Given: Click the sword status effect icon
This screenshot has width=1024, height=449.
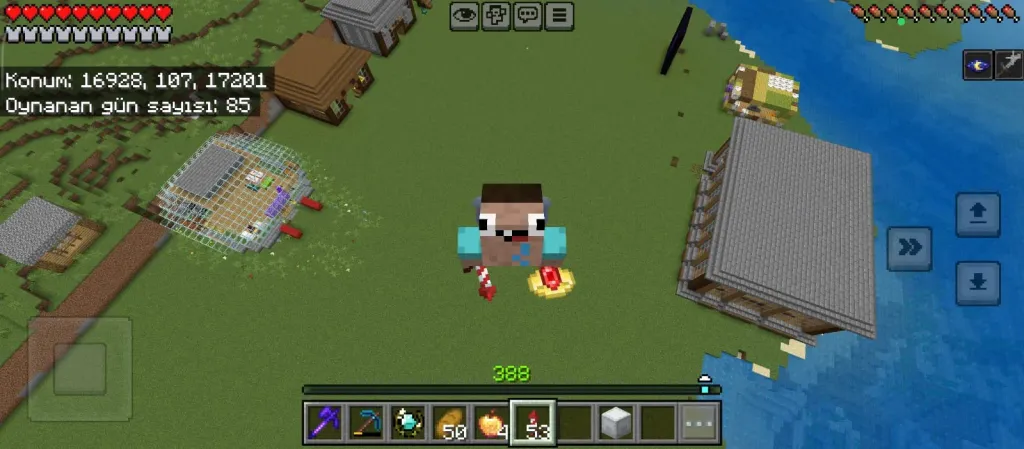Looking at the screenshot, I should 1008,65.
